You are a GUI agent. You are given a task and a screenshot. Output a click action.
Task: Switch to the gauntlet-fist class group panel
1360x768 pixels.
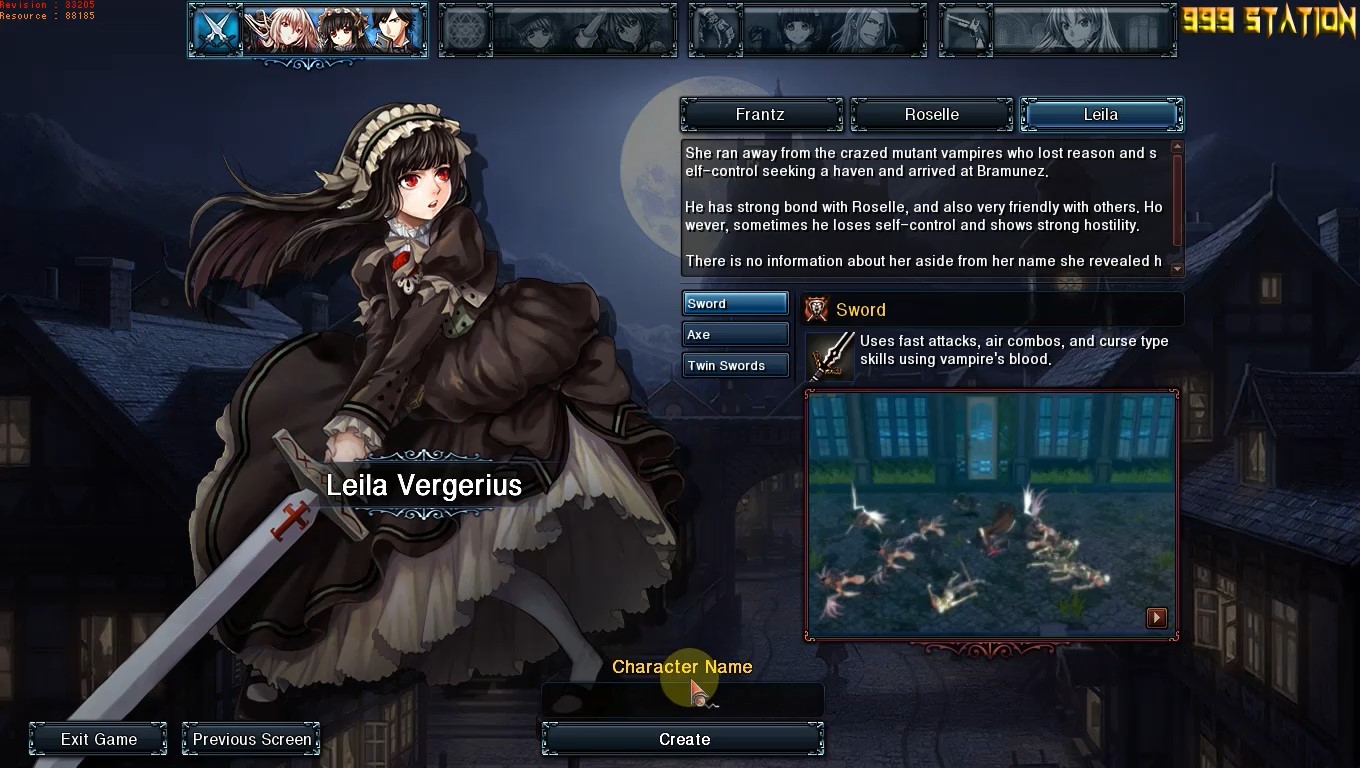click(x=808, y=30)
